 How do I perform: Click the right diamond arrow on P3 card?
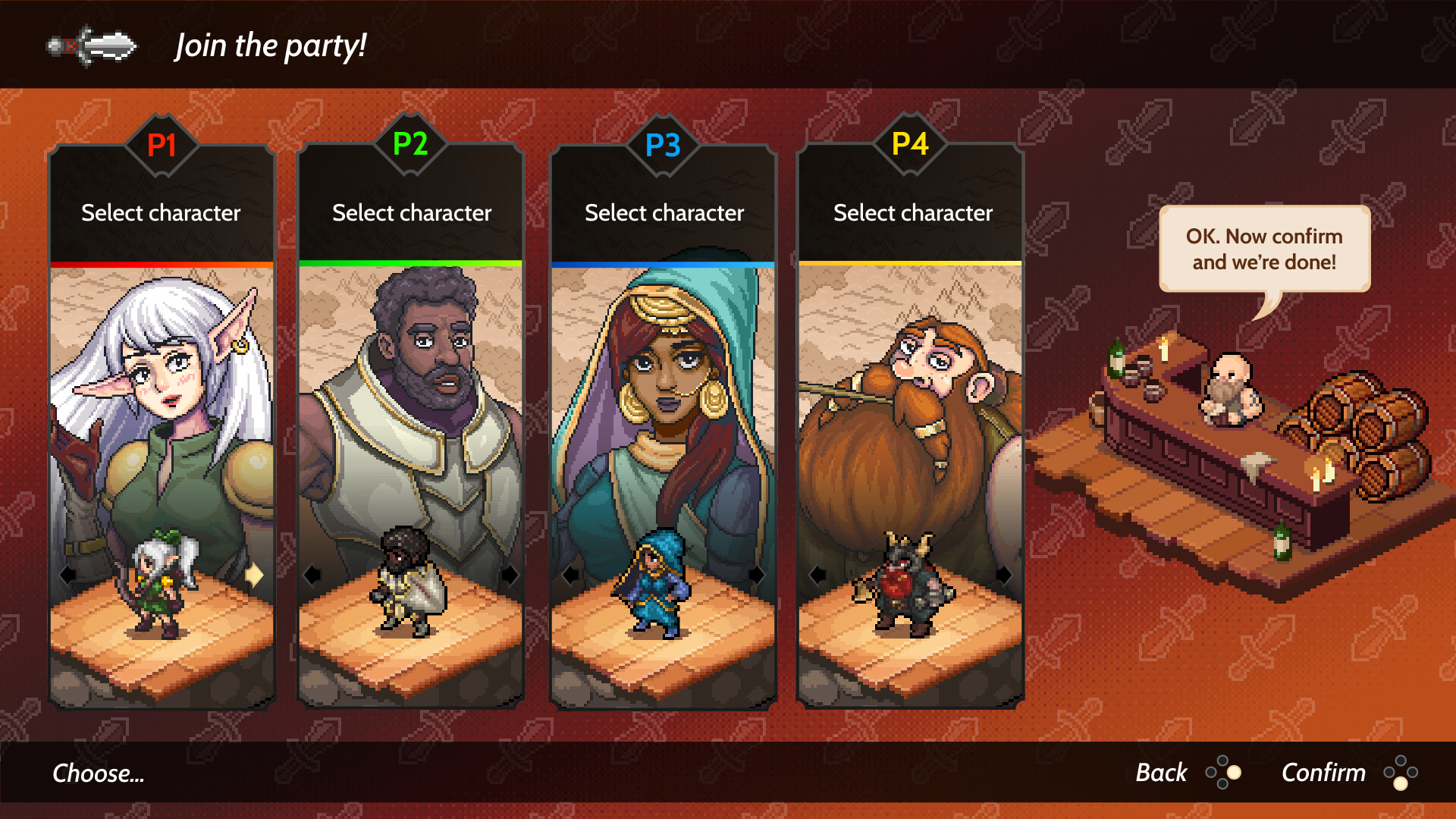756,576
